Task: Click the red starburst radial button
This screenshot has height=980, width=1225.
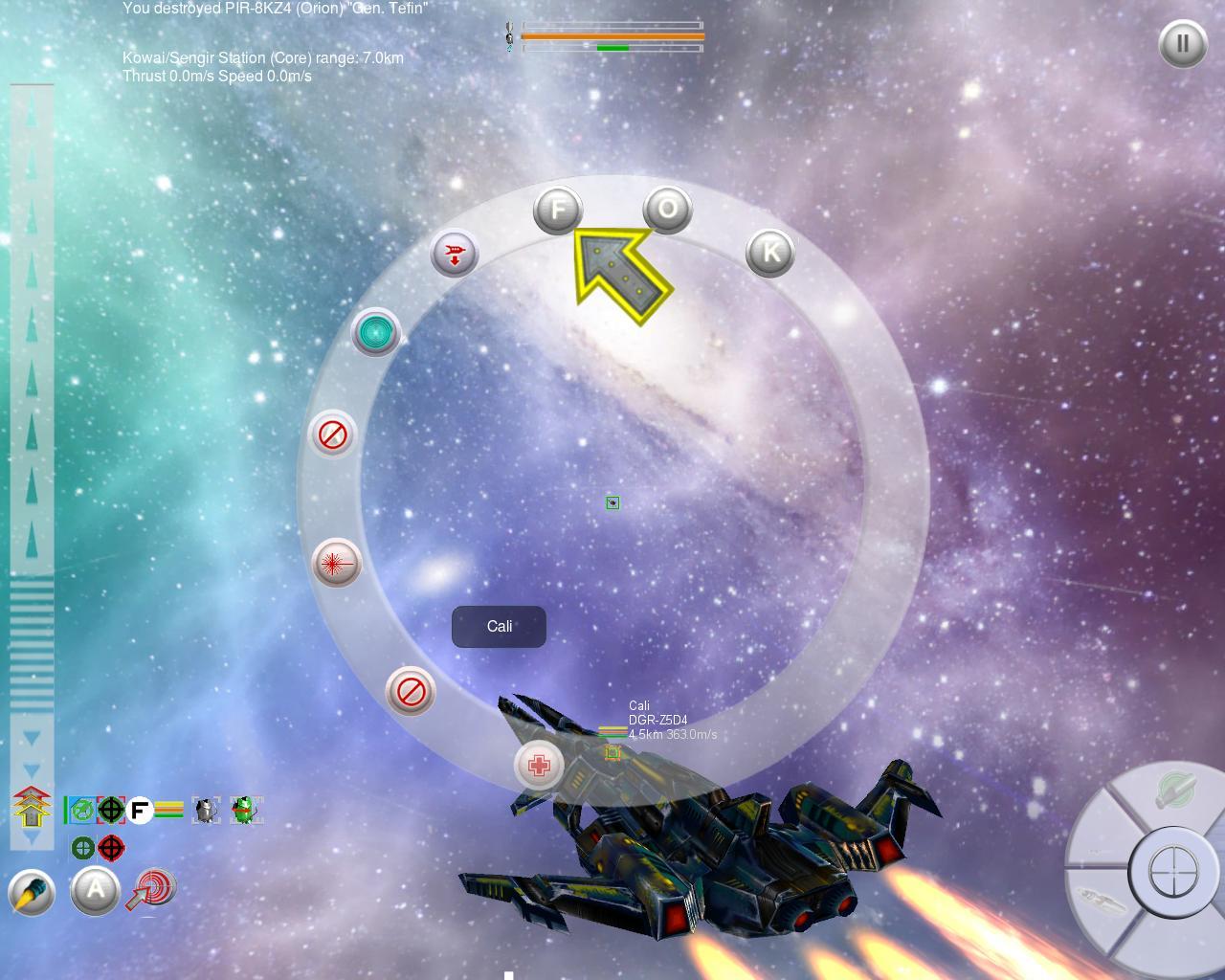Action: pyautogui.click(x=336, y=564)
